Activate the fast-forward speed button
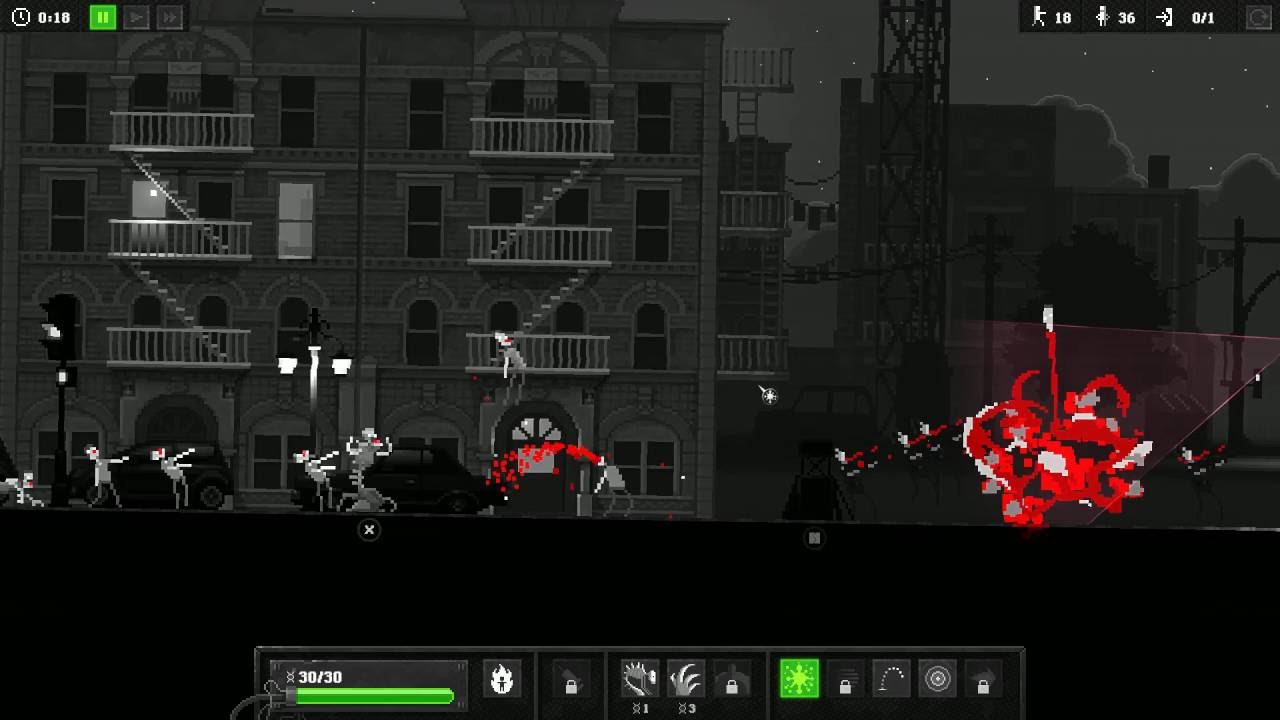The width and height of the screenshot is (1280, 720). tap(170, 17)
